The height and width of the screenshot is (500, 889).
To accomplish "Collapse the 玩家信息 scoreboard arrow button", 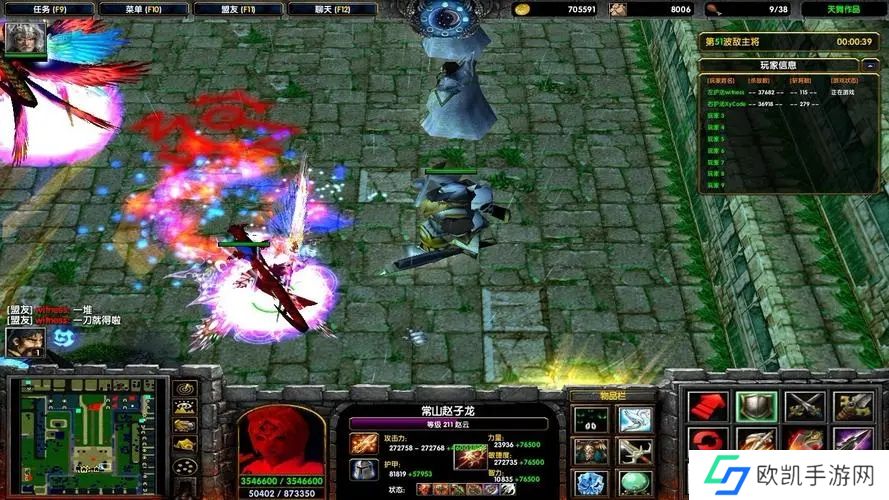I will 870,65.
